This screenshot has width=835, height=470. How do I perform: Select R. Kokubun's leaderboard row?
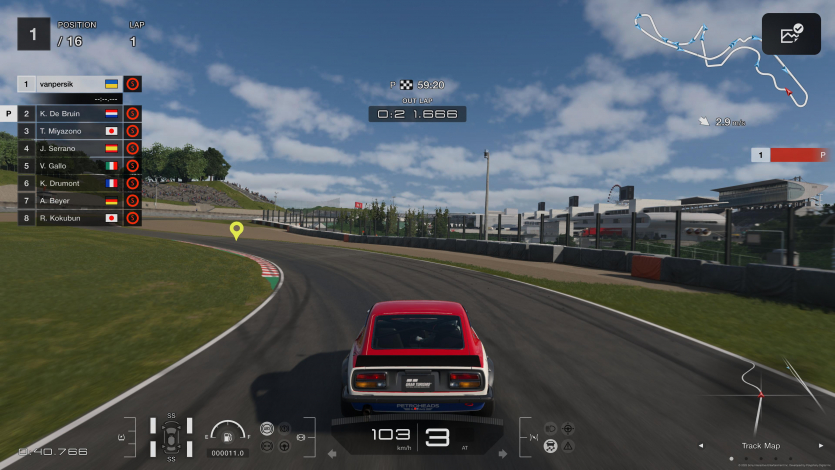point(70,217)
